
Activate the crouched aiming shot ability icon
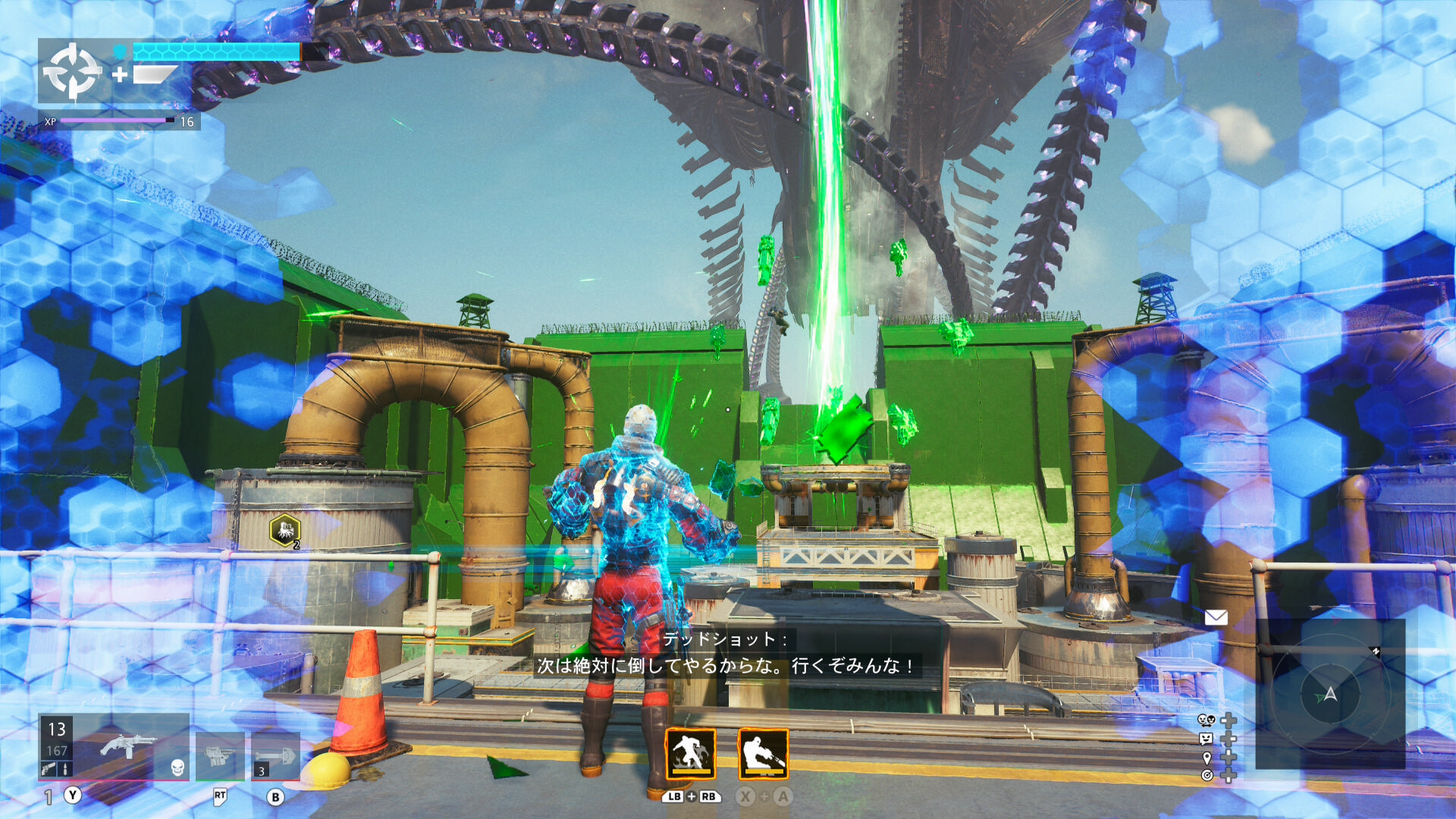763,754
